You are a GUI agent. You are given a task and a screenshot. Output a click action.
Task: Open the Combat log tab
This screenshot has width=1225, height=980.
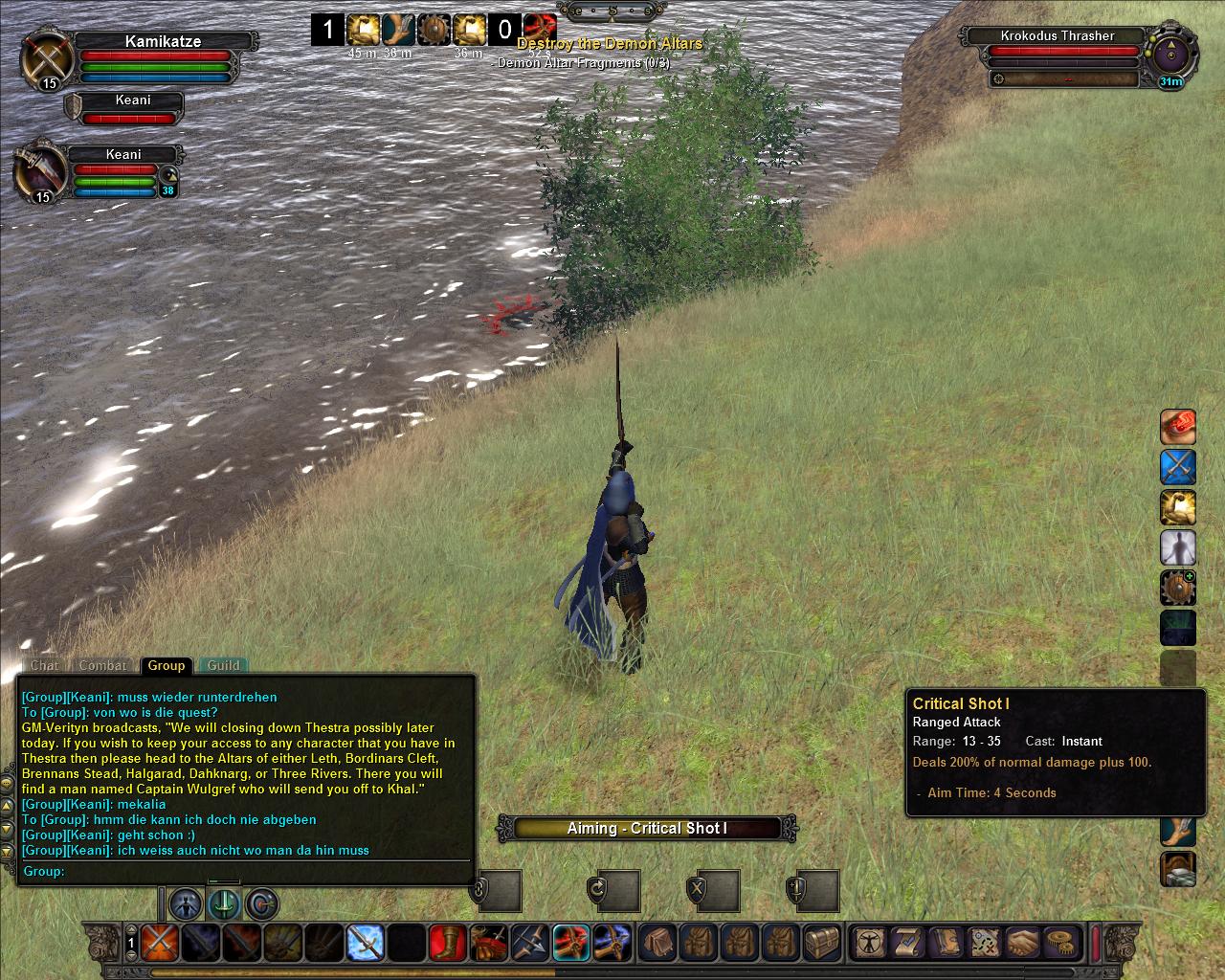(102, 665)
